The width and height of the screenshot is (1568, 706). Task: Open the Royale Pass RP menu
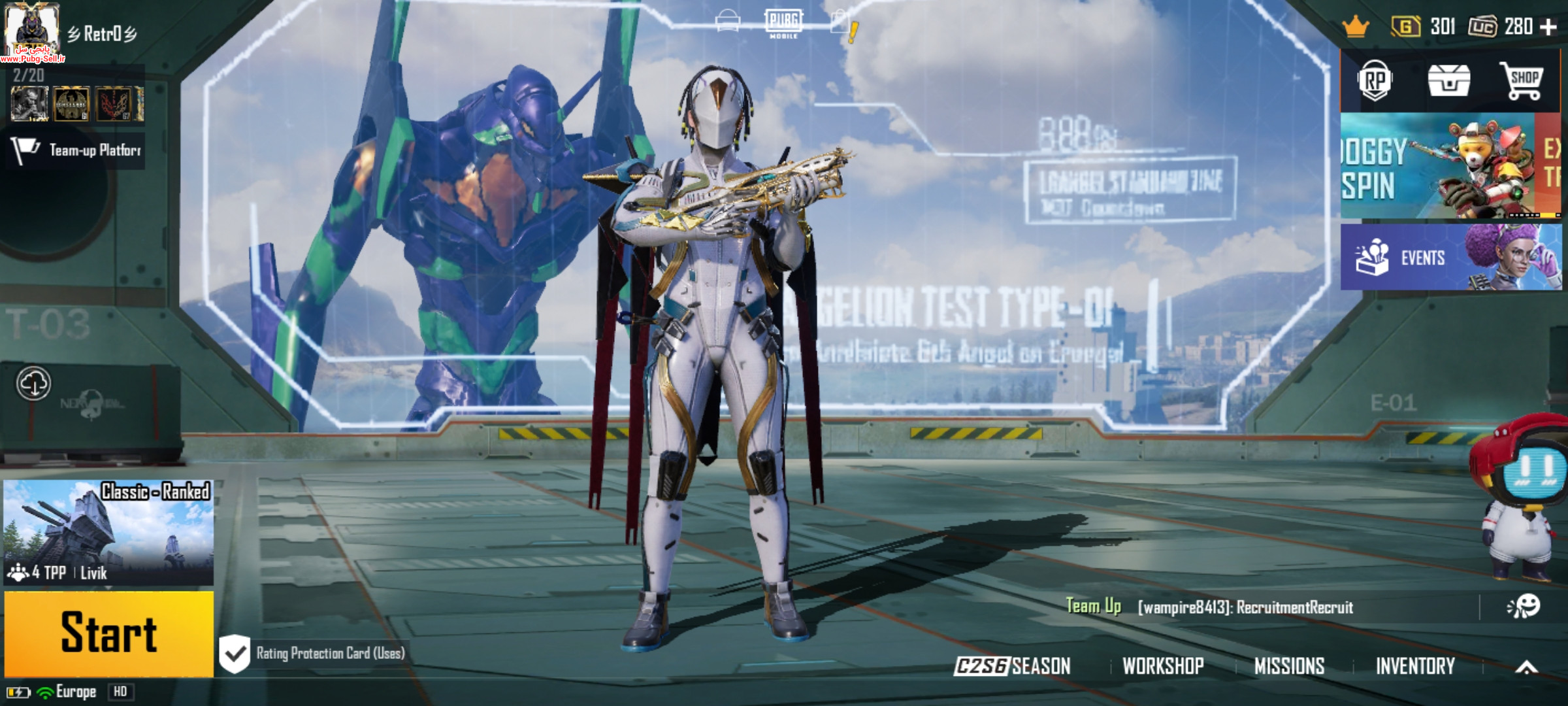coord(1375,81)
